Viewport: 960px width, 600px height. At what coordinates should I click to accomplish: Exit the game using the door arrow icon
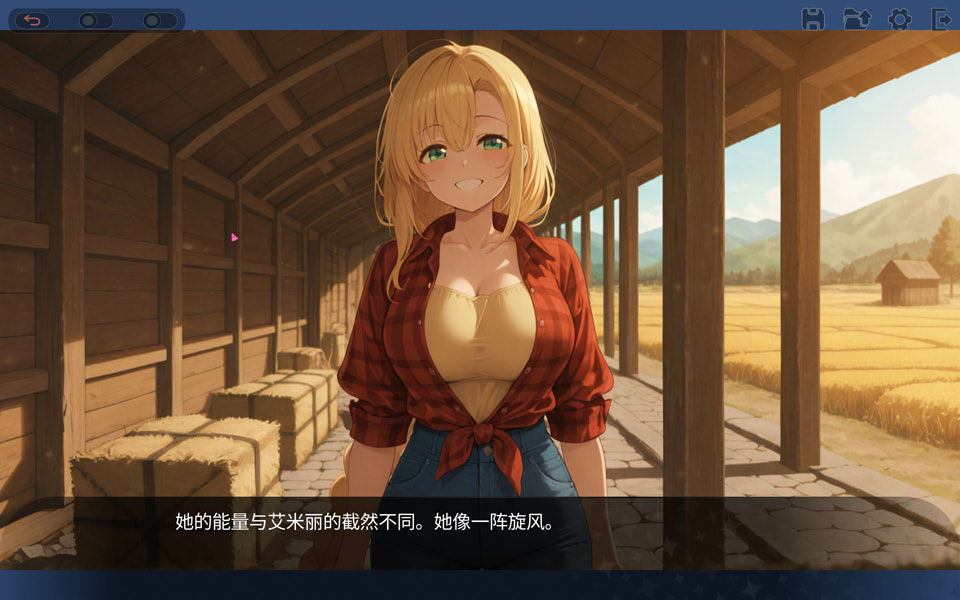[x=940, y=19]
